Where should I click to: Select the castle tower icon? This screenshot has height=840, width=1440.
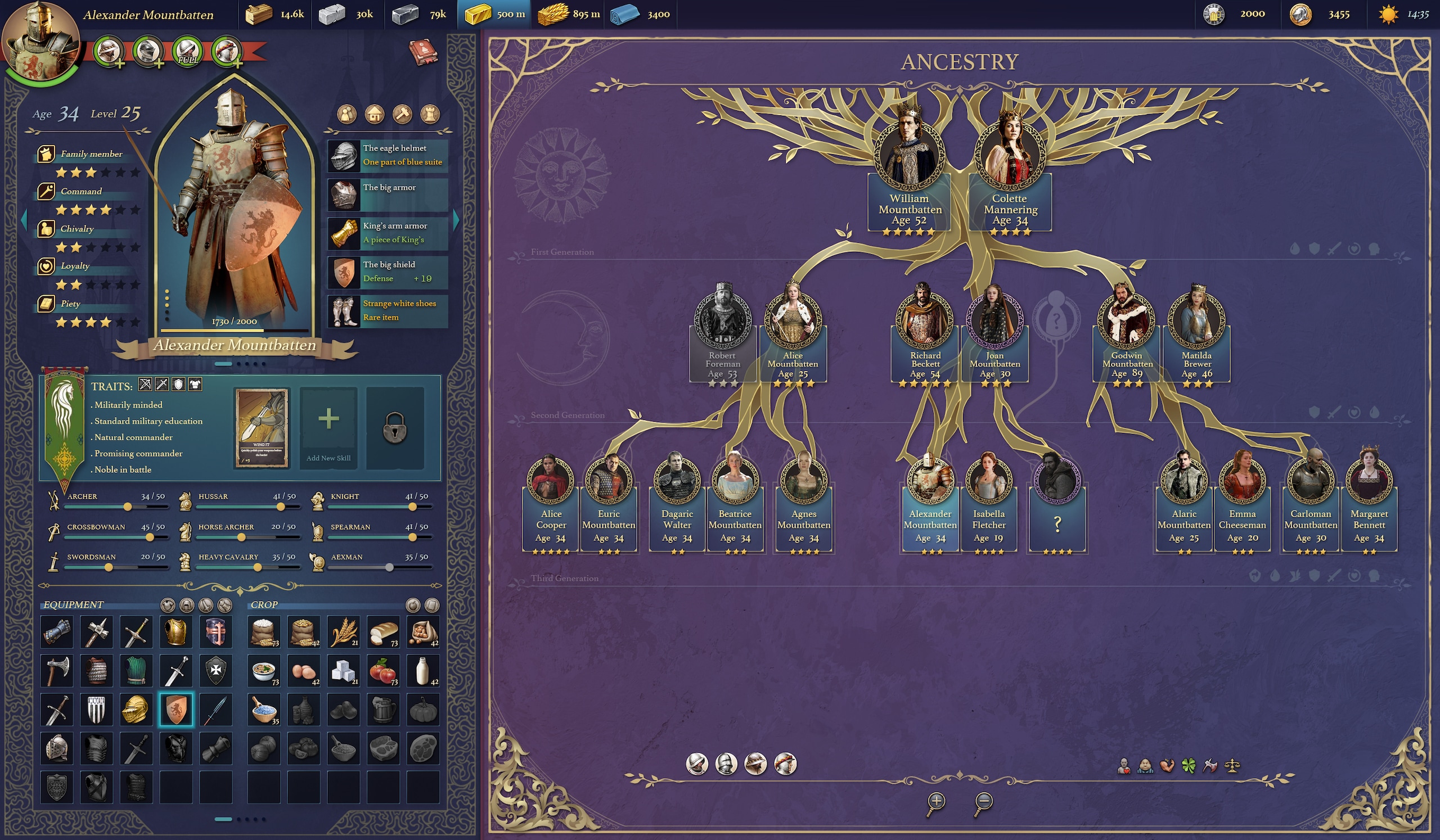tap(430, 115)
